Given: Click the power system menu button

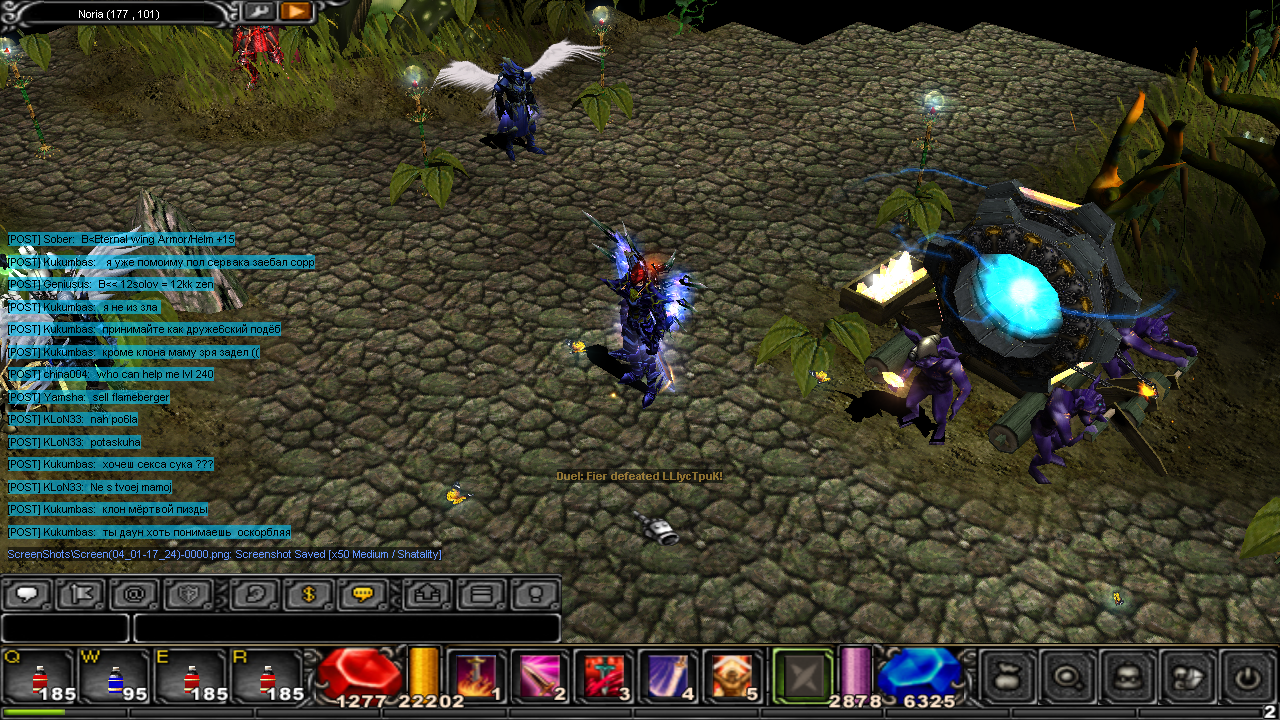Looking at the screenshot, I should 1246,677.
